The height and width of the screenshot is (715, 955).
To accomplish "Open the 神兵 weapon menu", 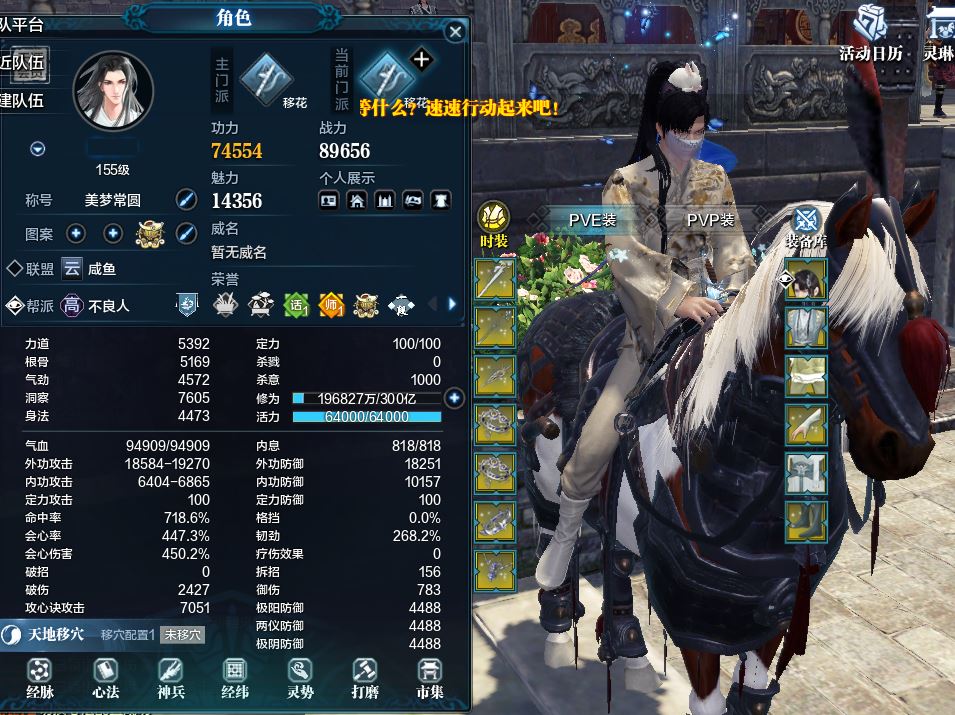I will click(x=171, y=677).
